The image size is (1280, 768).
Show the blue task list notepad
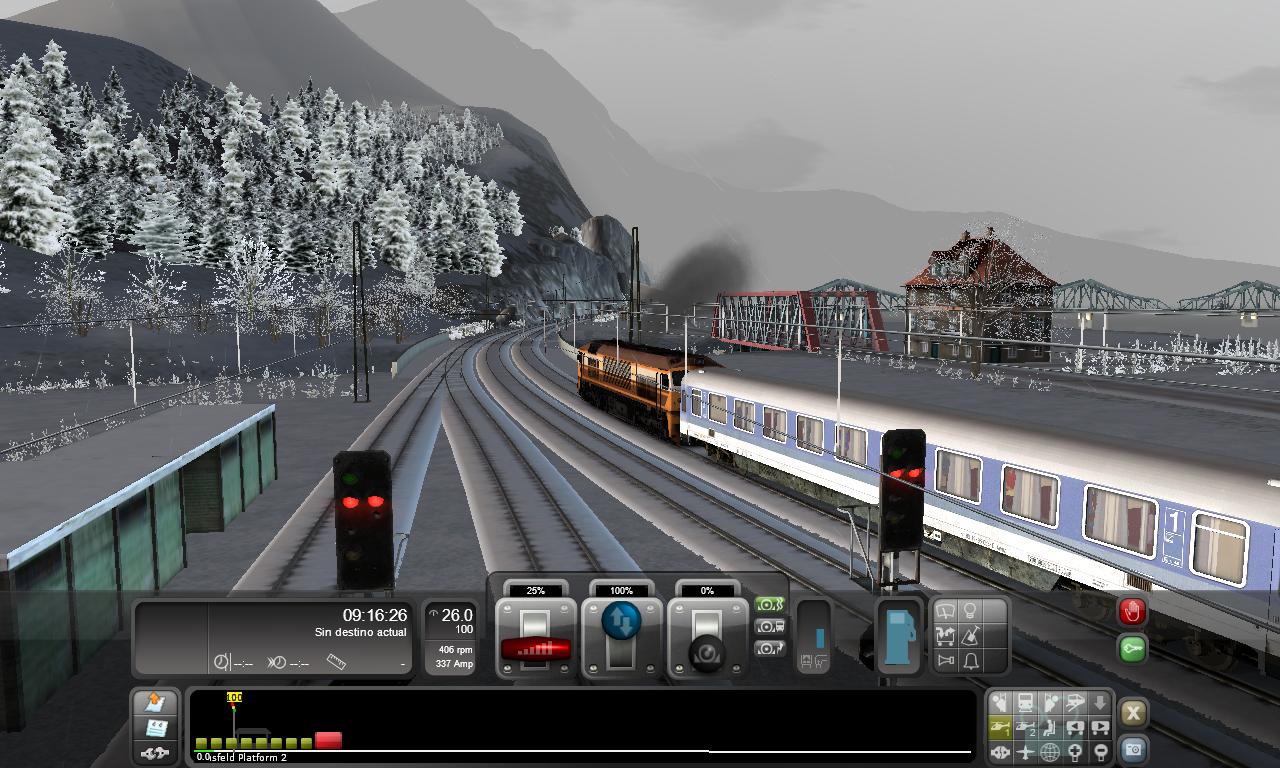click(x=155, y=728)
